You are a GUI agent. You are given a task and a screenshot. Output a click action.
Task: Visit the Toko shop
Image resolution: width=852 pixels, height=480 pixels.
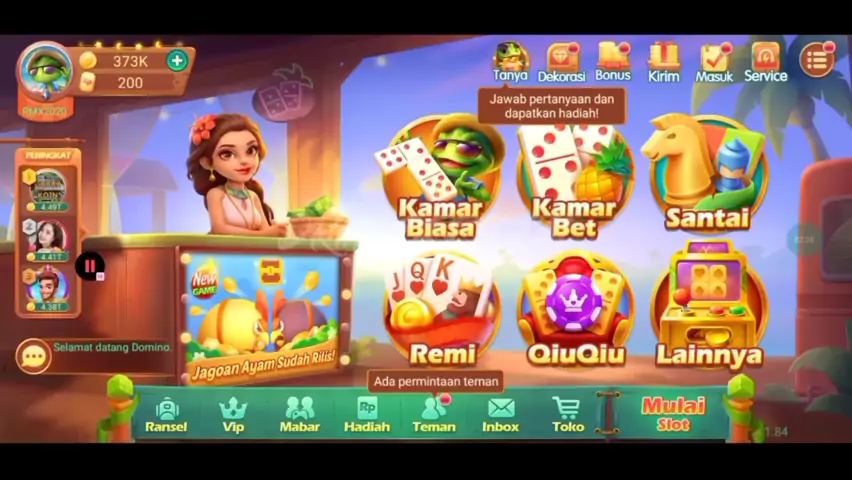point(568,414)
